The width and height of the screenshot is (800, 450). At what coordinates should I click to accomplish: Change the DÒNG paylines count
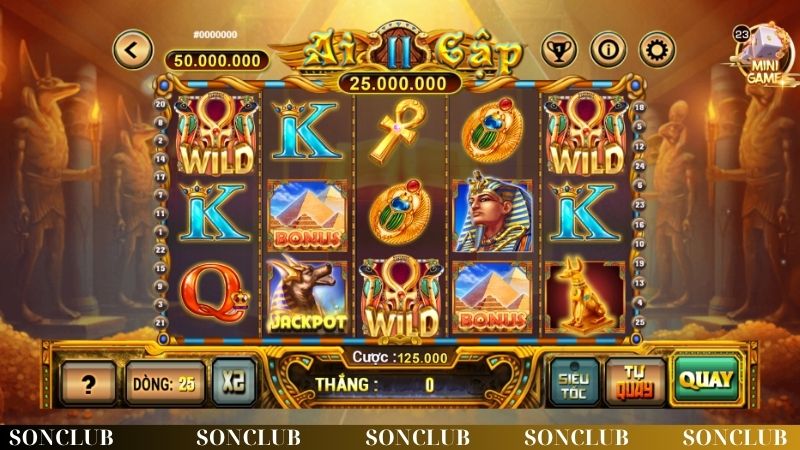click(x=162, y=381)
